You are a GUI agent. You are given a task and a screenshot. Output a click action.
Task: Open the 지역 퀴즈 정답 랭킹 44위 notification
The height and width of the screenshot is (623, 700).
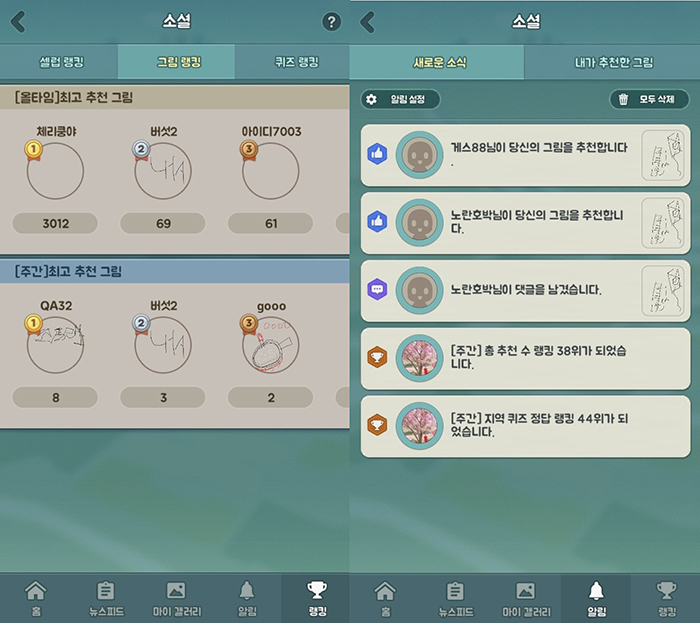[x=525, y=424]
